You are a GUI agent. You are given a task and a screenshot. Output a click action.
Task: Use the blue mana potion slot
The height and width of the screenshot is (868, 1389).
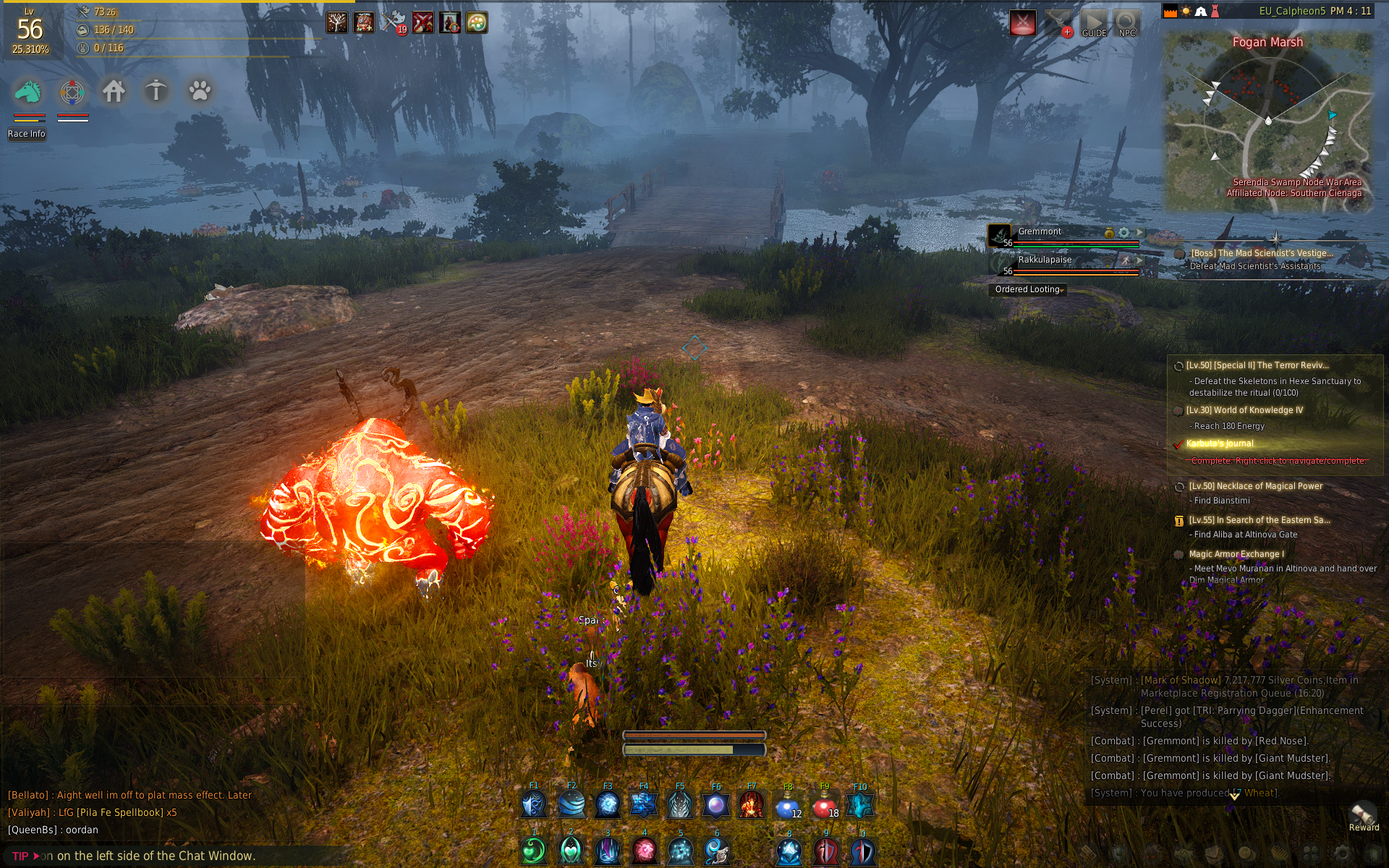pyautogui.click(x=788, y=805)
